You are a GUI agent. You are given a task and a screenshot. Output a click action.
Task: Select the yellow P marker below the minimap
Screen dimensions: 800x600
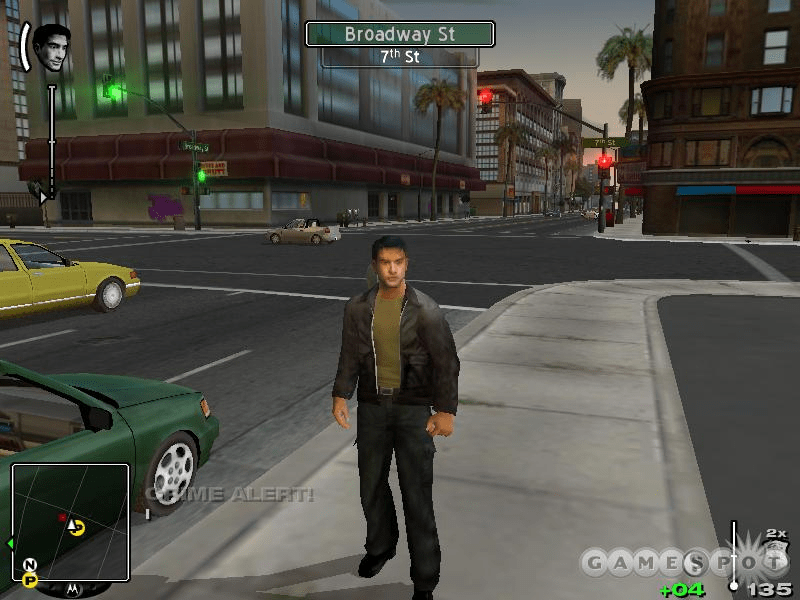tap(30, 579)
